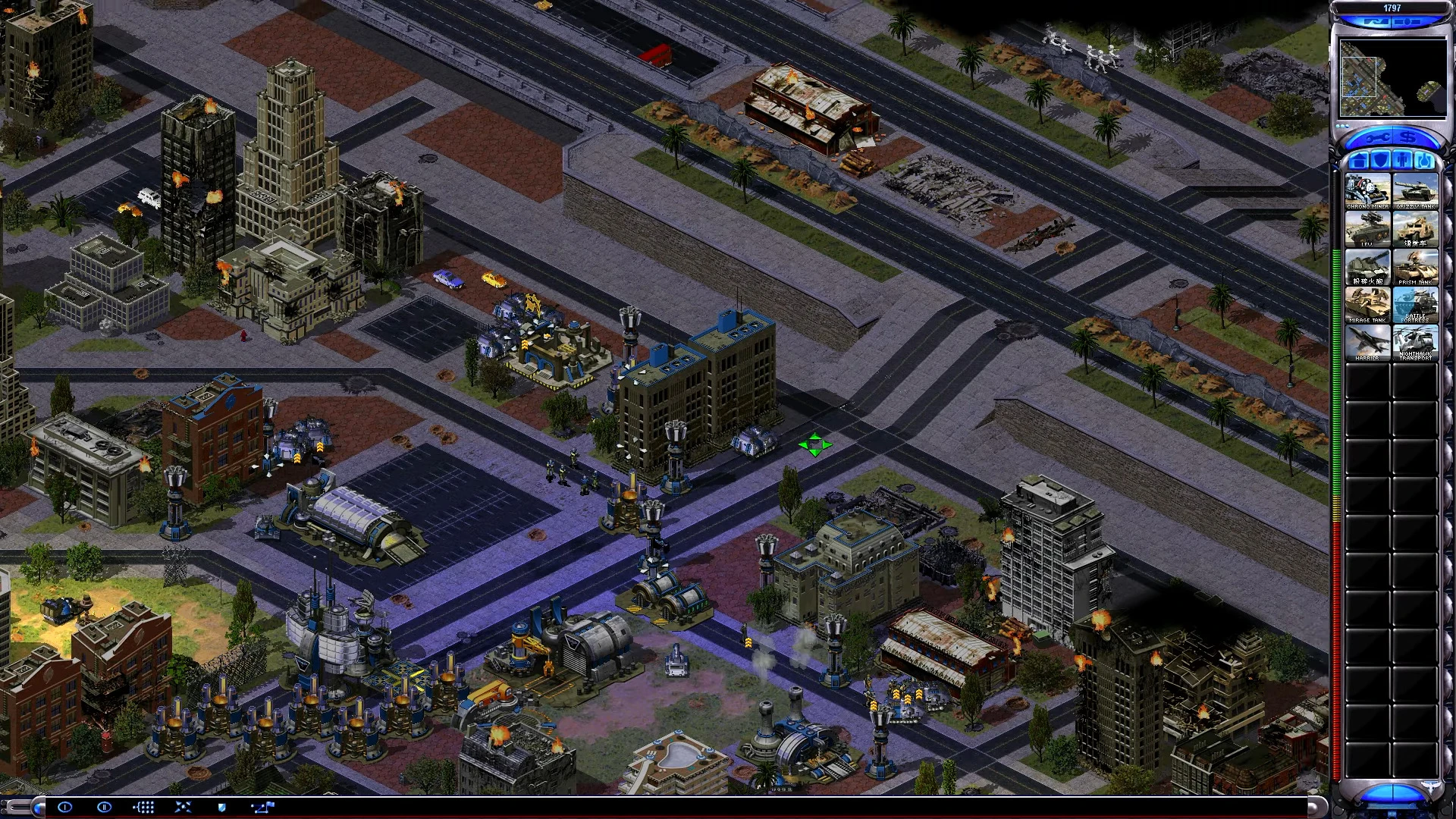Select team two with the II button
The image size is (1456, 819).
[x=105, y=807]
